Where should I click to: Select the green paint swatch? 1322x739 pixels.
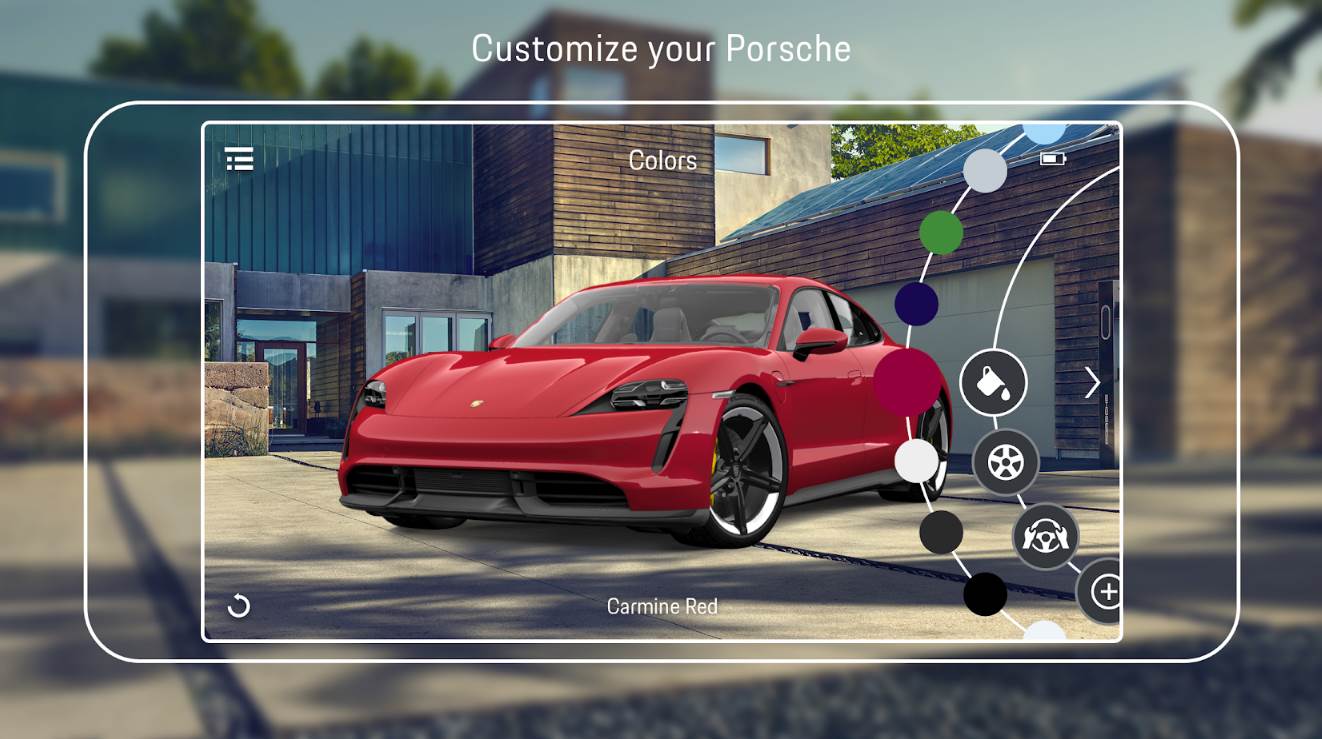pos(939,230)
